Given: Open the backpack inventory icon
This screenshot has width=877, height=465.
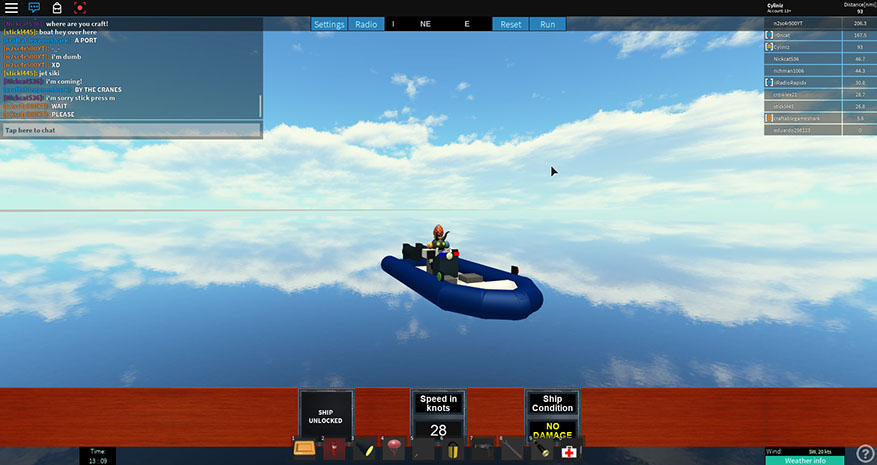Looking at the screenshot, I should (x=57, y=8).
